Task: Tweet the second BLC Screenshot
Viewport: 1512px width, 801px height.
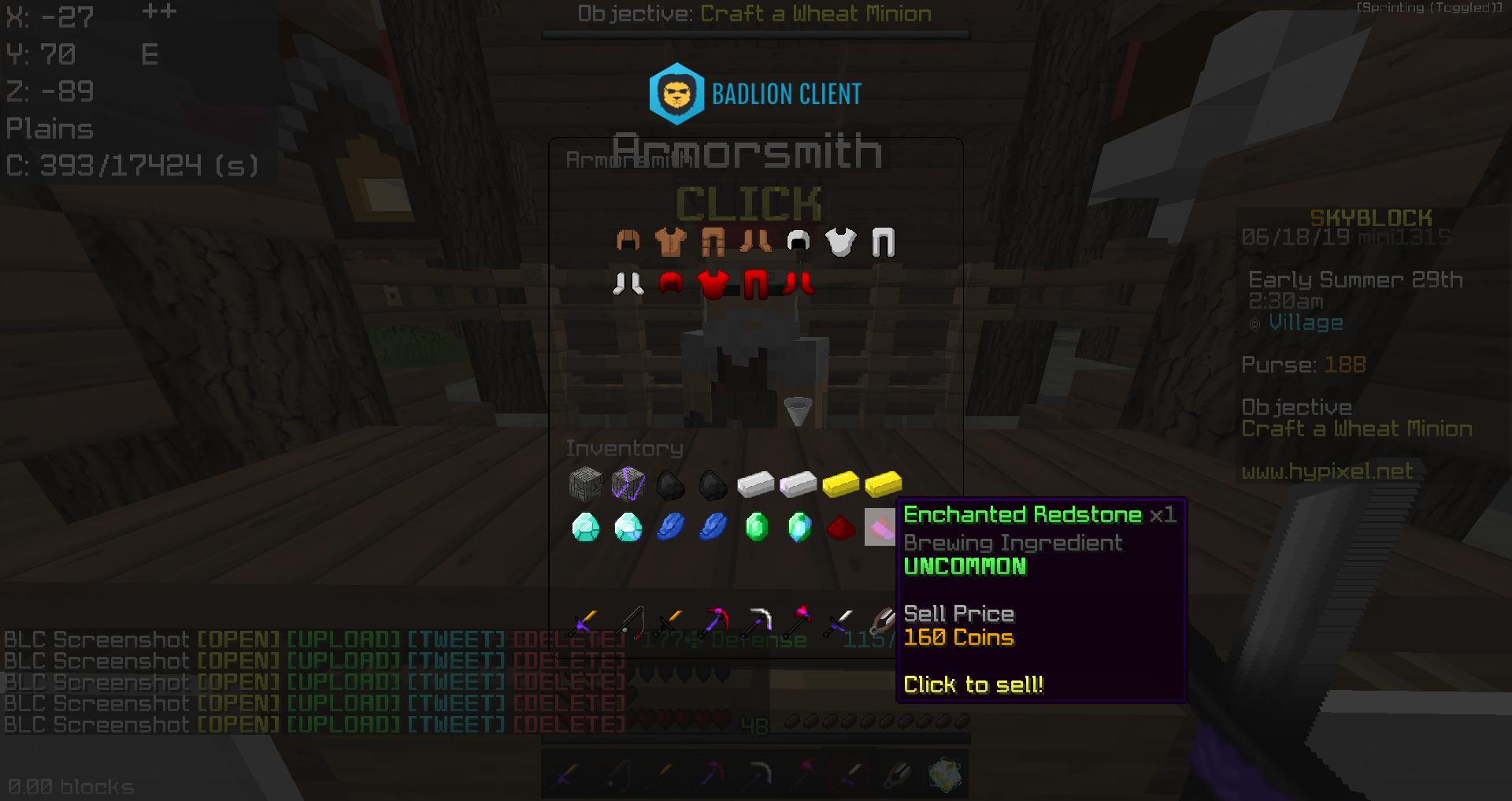Action: tap(455, 661)
